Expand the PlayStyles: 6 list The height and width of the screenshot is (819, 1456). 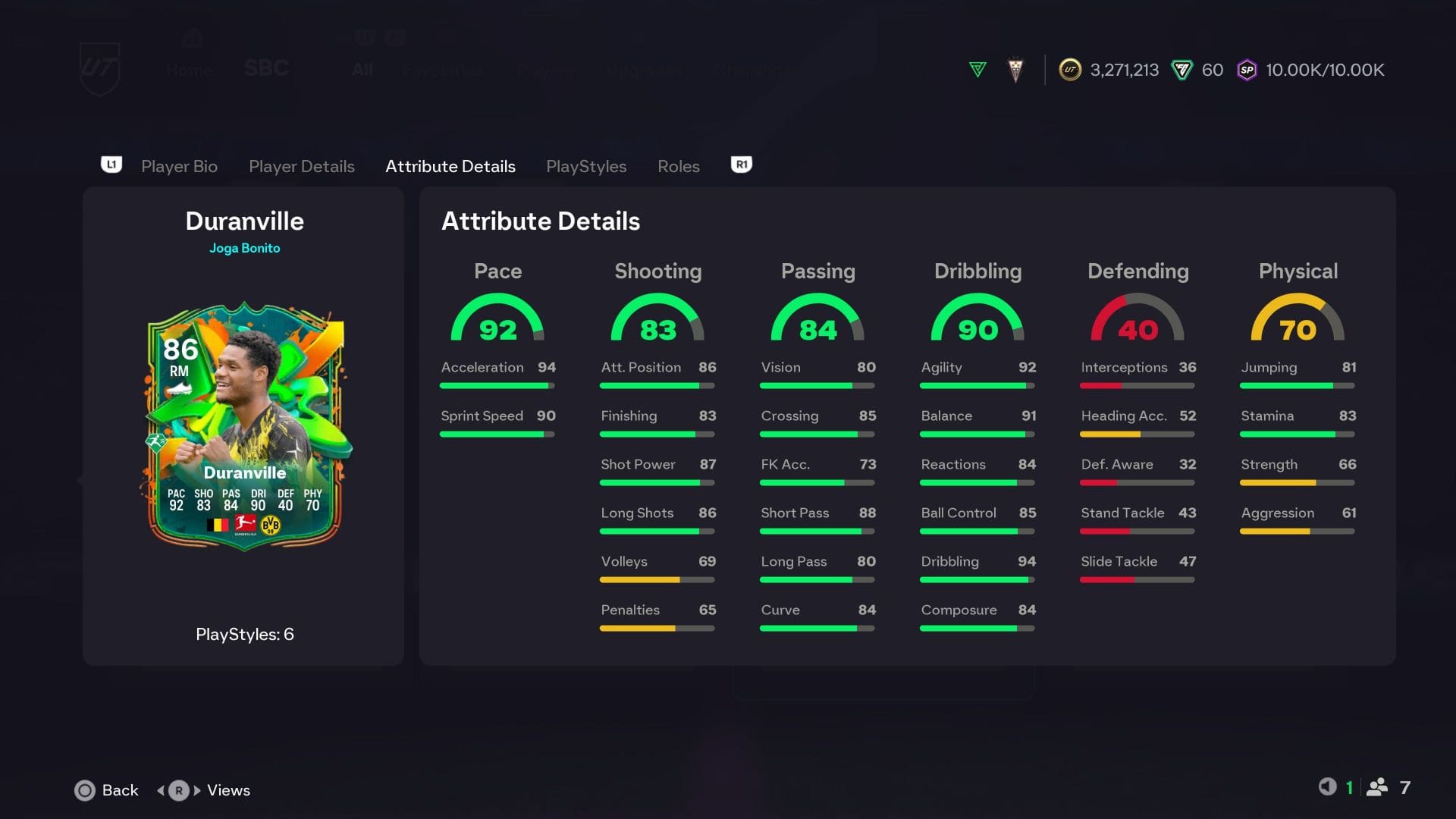[x=244, y=635]
